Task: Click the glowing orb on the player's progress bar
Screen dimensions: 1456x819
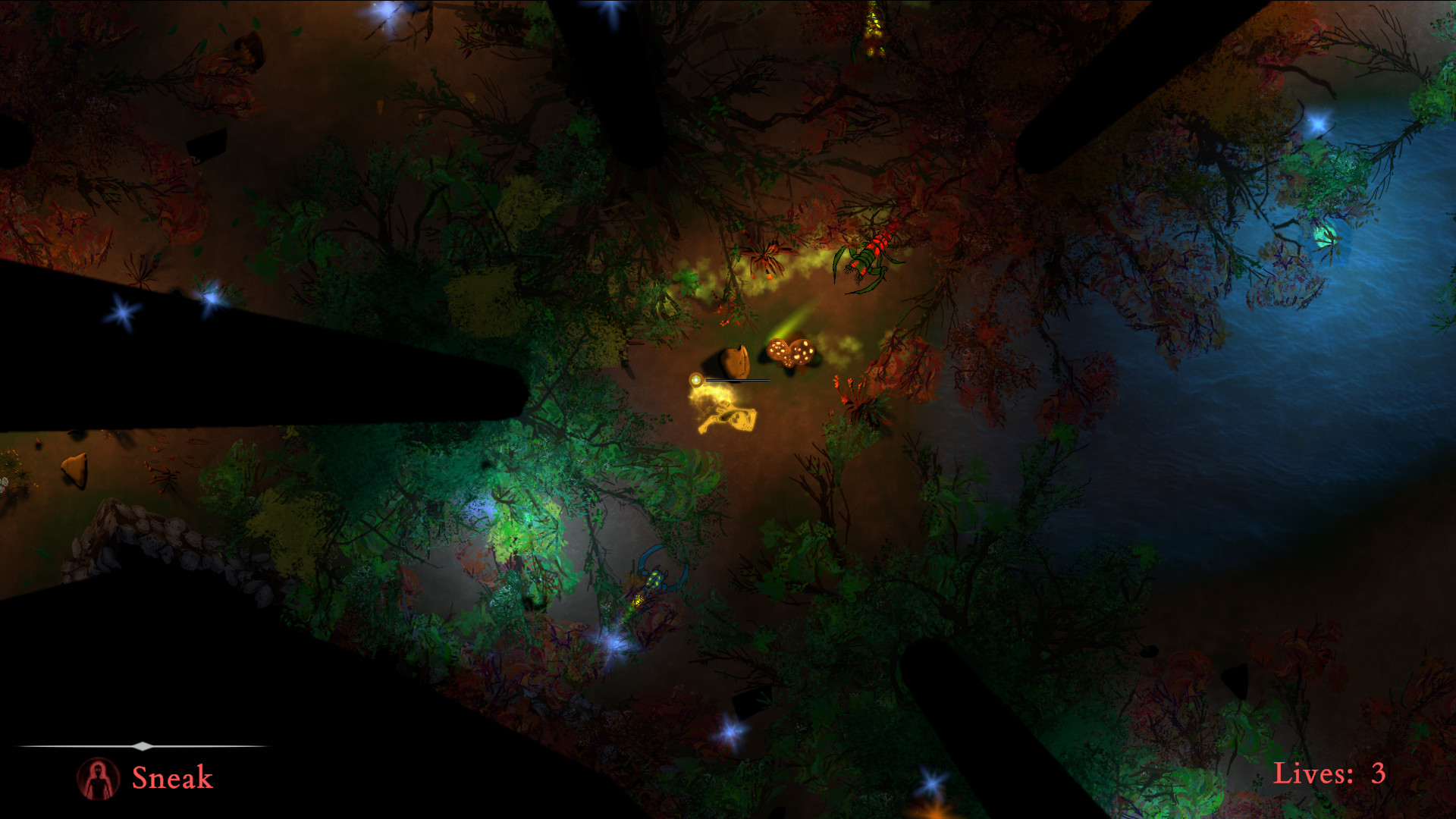Action: click(x=695, y=380)
